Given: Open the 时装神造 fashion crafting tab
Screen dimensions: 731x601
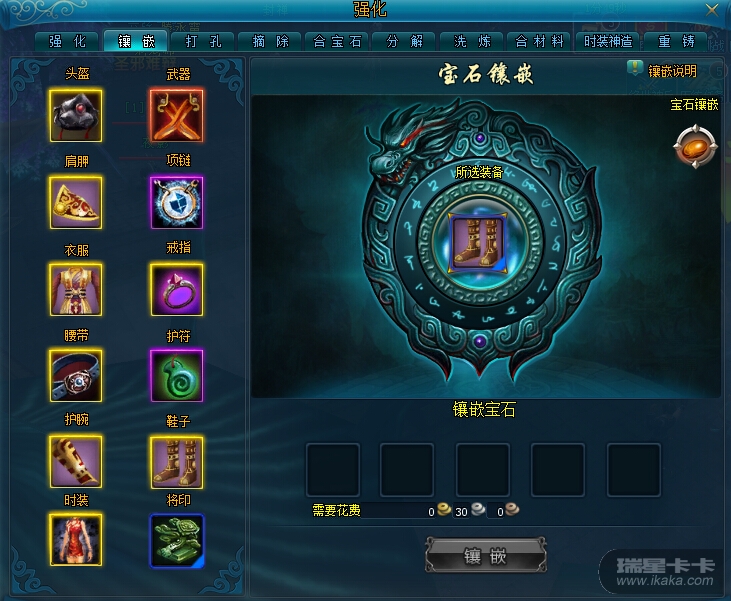Looking at the screenshot, I should (608, 42).
